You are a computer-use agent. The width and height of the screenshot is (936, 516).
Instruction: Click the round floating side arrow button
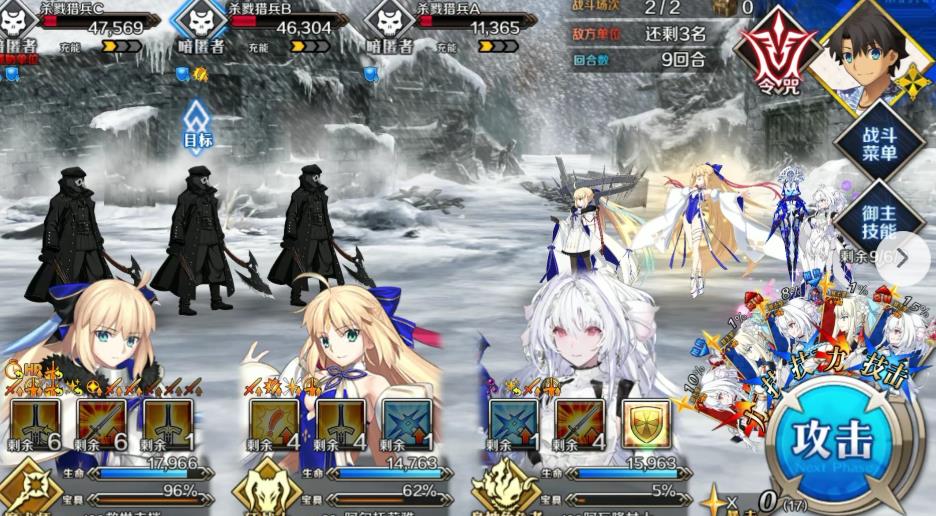903,258
